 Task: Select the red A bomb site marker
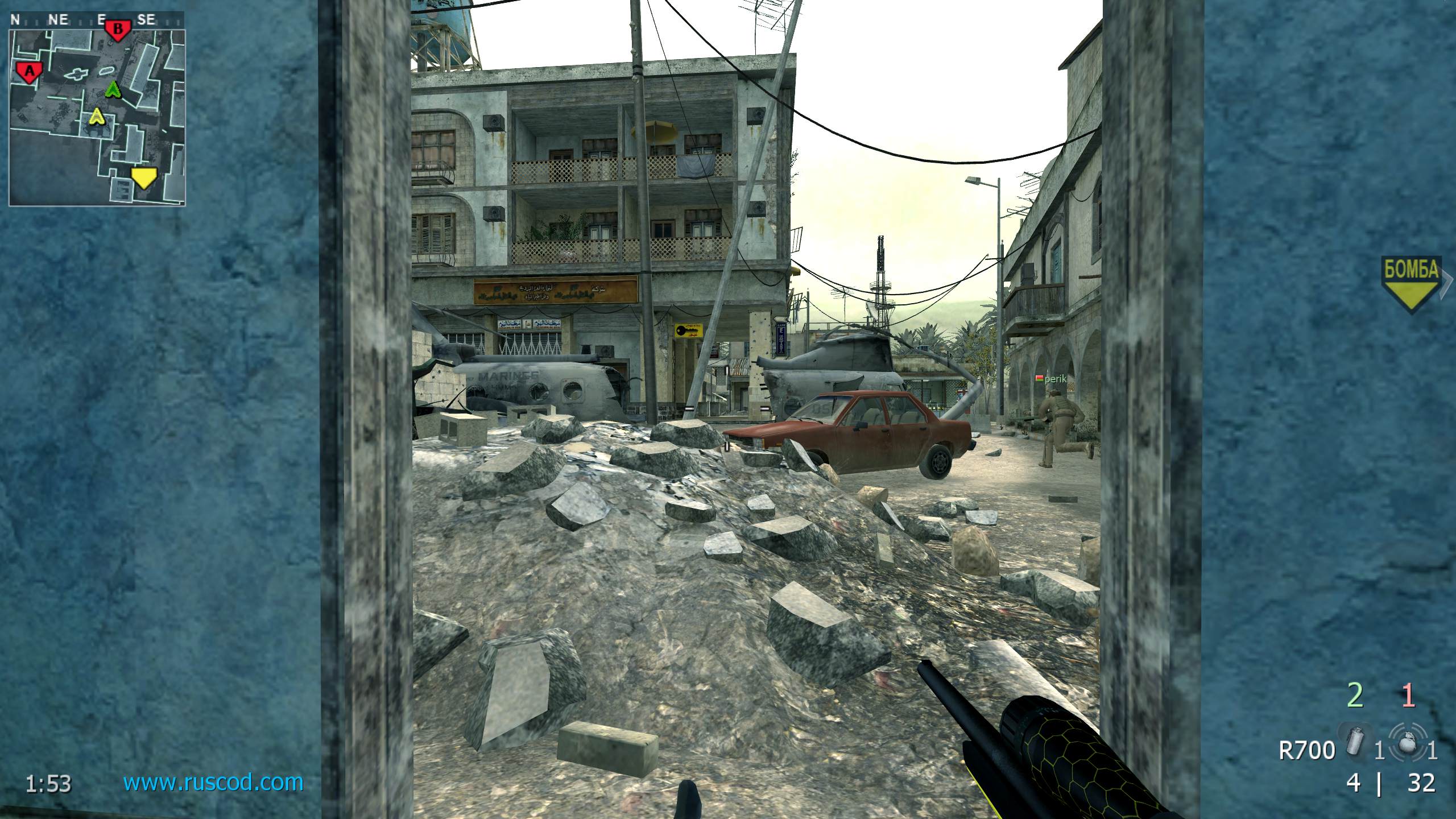coord(29,72)
